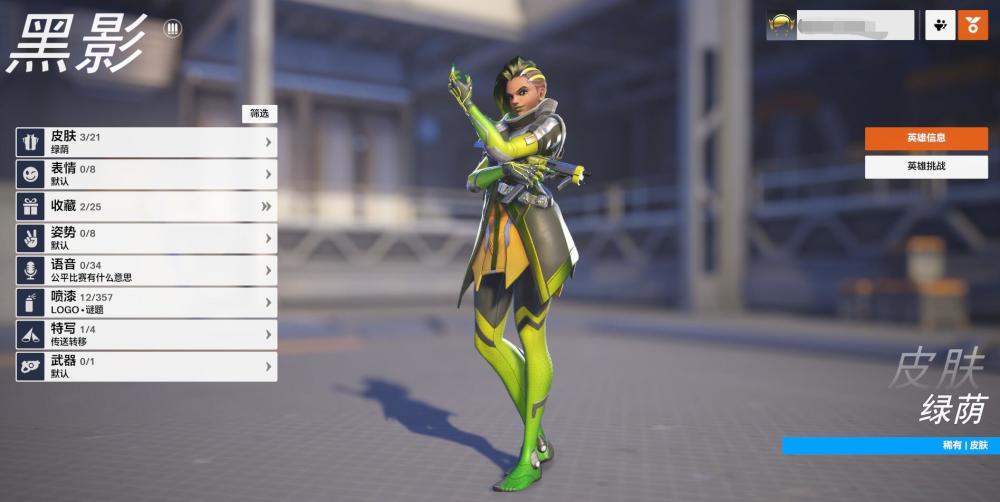Open the social friends icon
Image resolution: width=1000 pixels, height=502 pixels.
click(939, 25)
